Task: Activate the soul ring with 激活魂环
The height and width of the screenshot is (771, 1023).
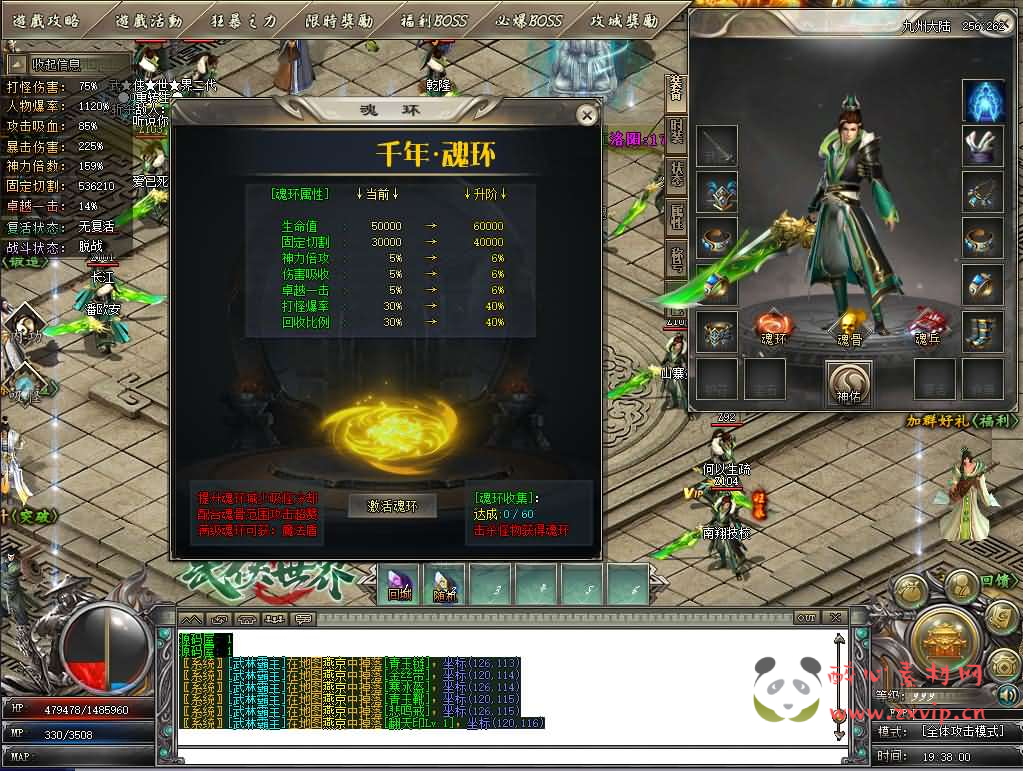Action: 393,506
